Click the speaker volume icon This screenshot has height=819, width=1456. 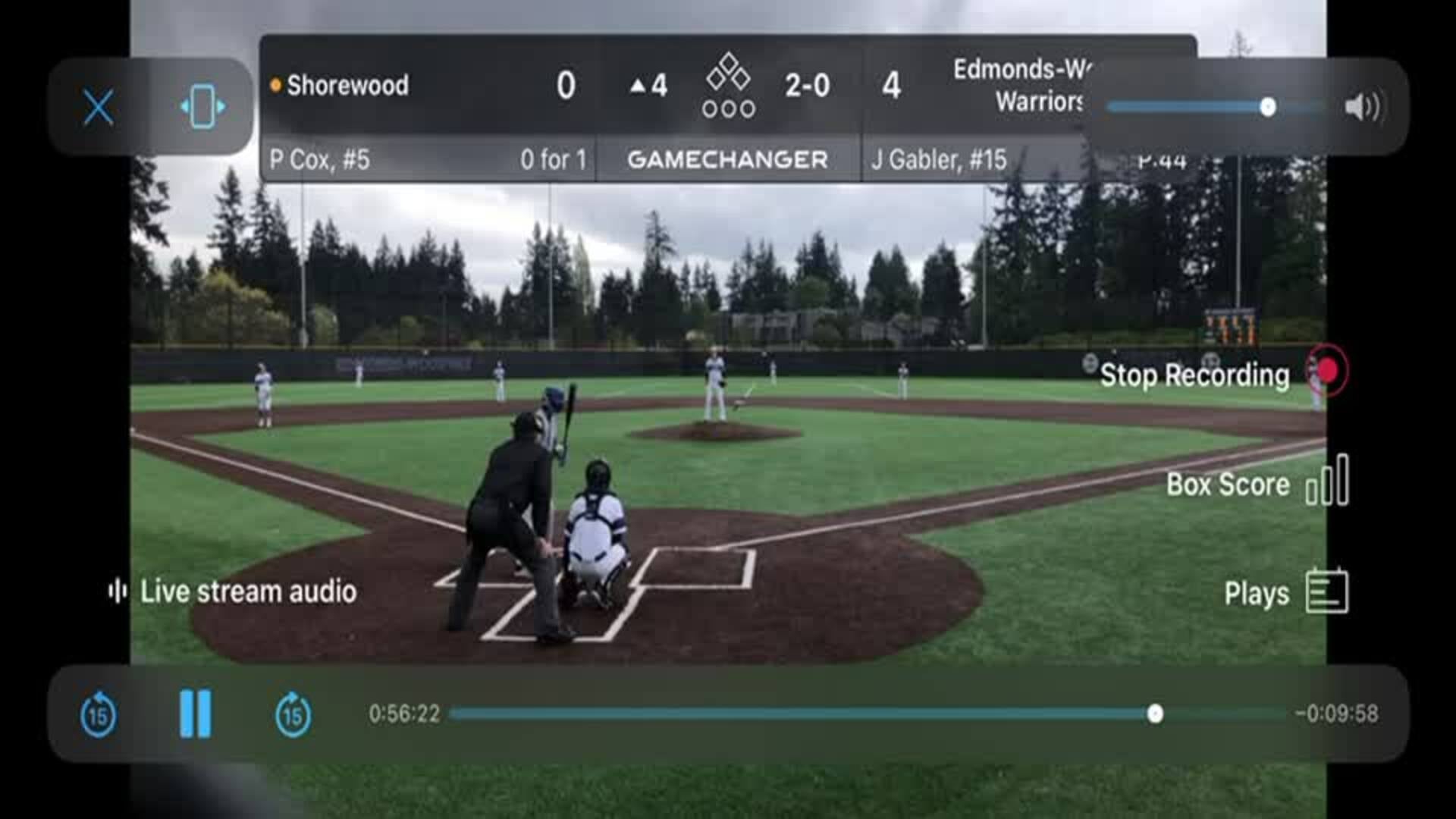(x=1360, y=108)
